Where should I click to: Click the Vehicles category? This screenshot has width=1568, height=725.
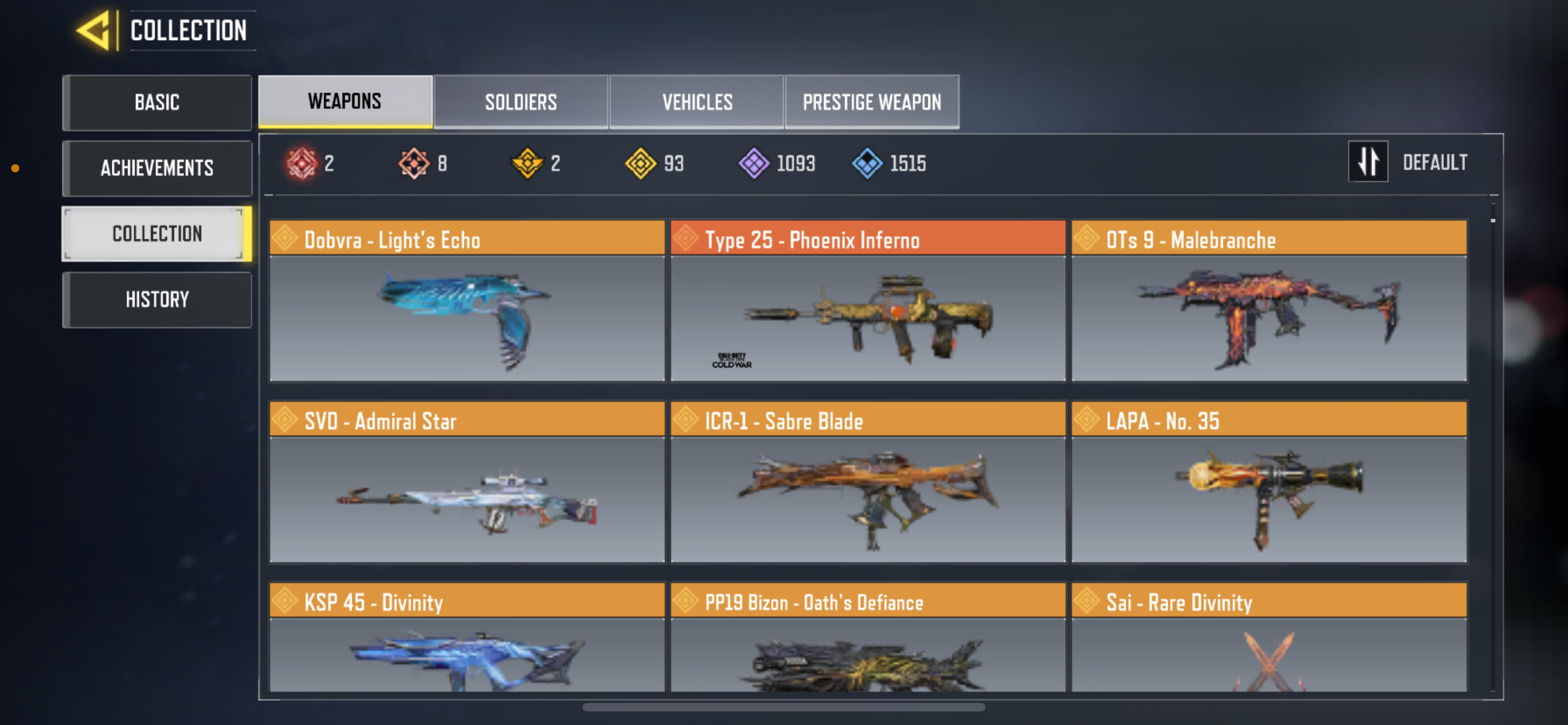697,102
